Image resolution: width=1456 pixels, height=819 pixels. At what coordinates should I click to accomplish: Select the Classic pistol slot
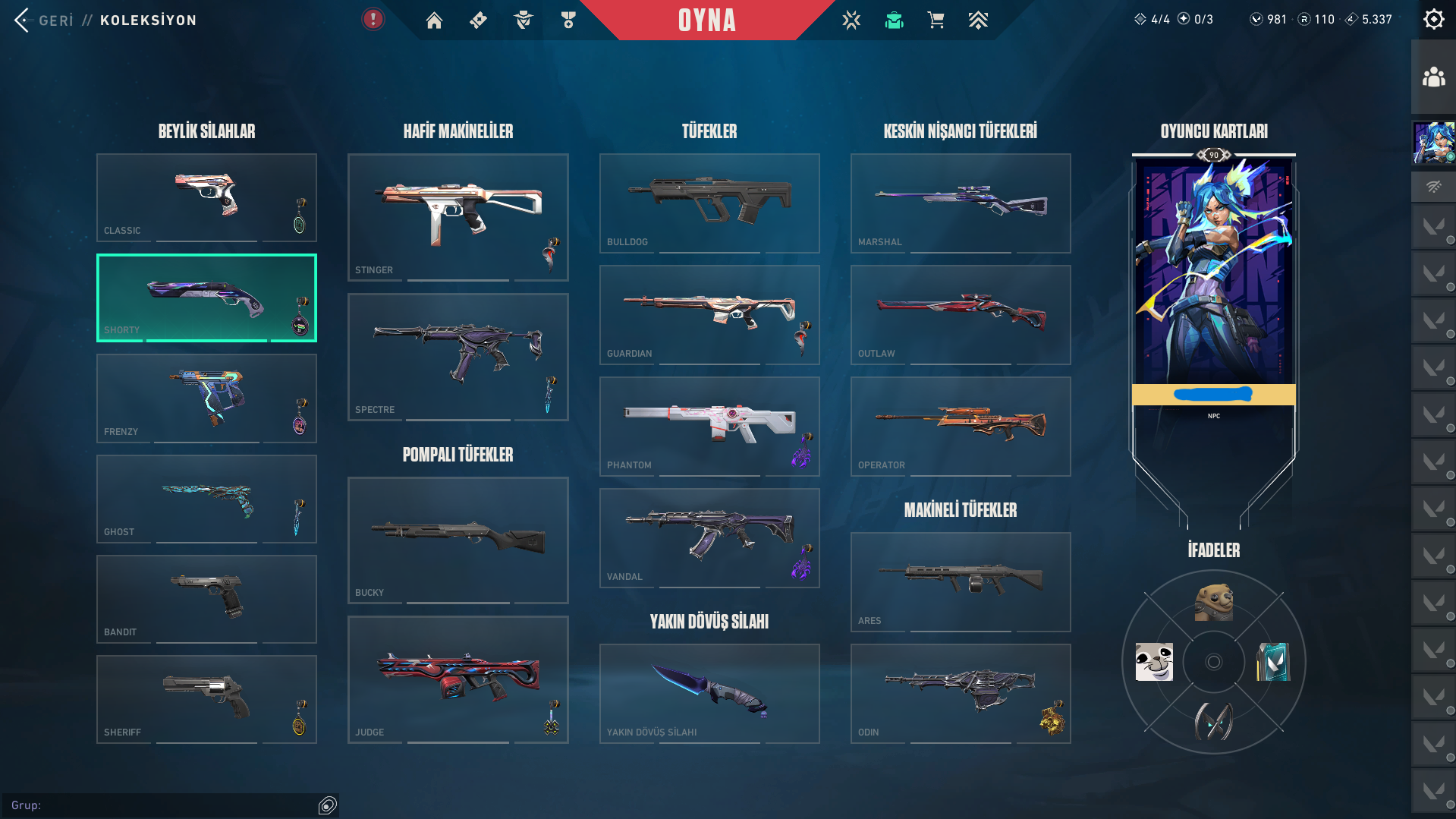[x=206, y=197]
